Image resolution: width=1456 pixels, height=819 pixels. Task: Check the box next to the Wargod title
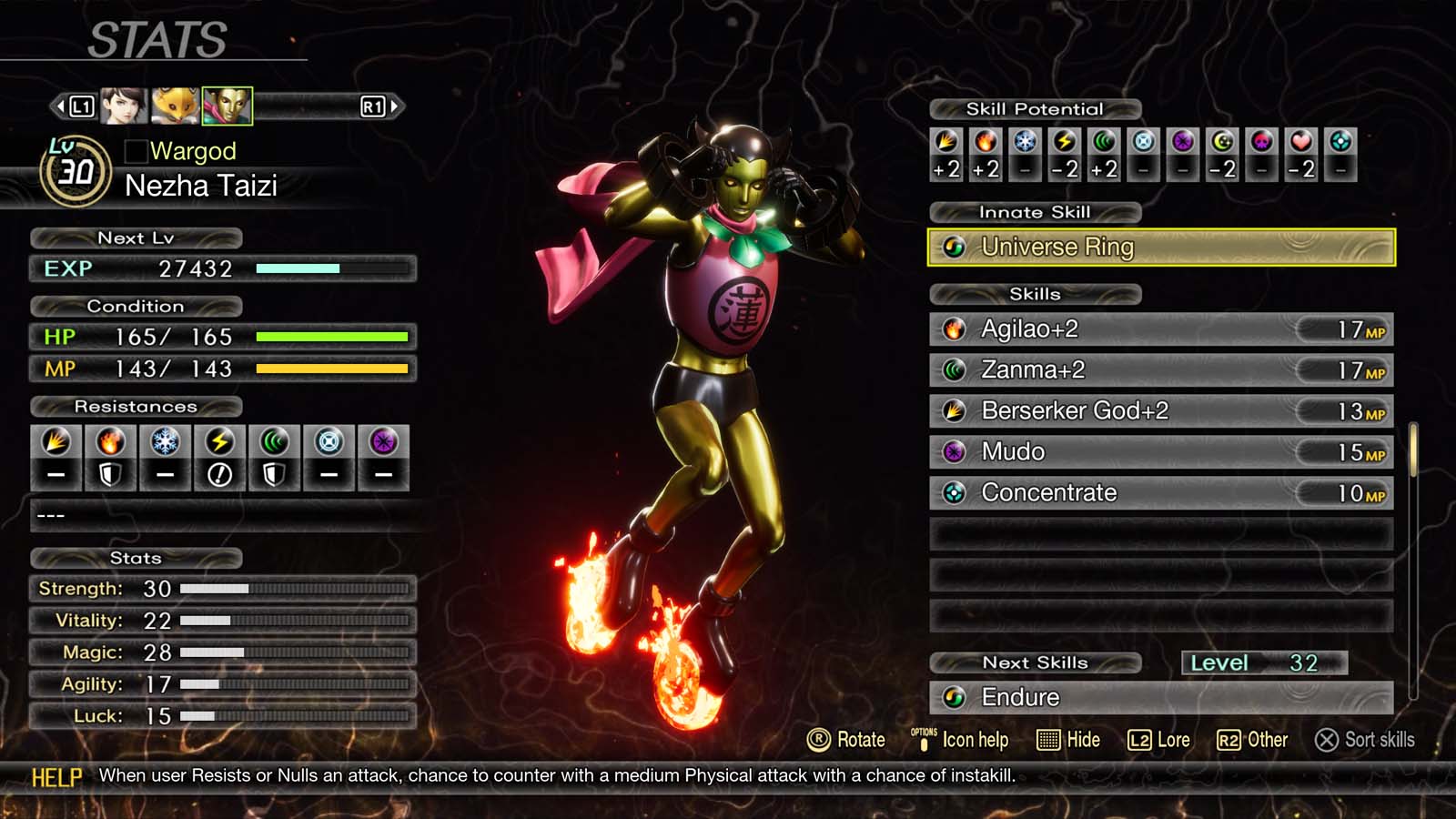pos(138,151)
